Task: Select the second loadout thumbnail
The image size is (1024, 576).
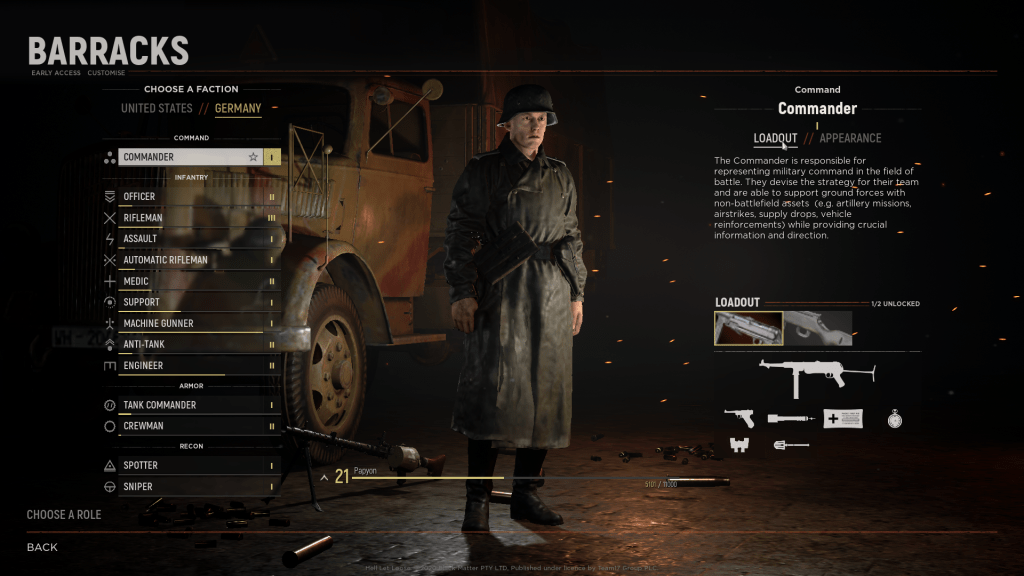Action: (818, 328)
